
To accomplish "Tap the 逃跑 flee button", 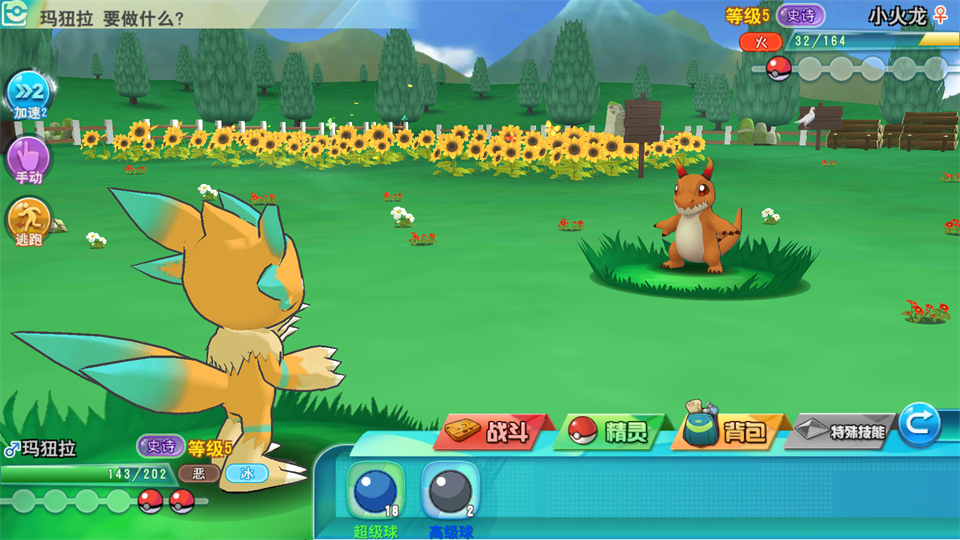I will coord(27,221).
